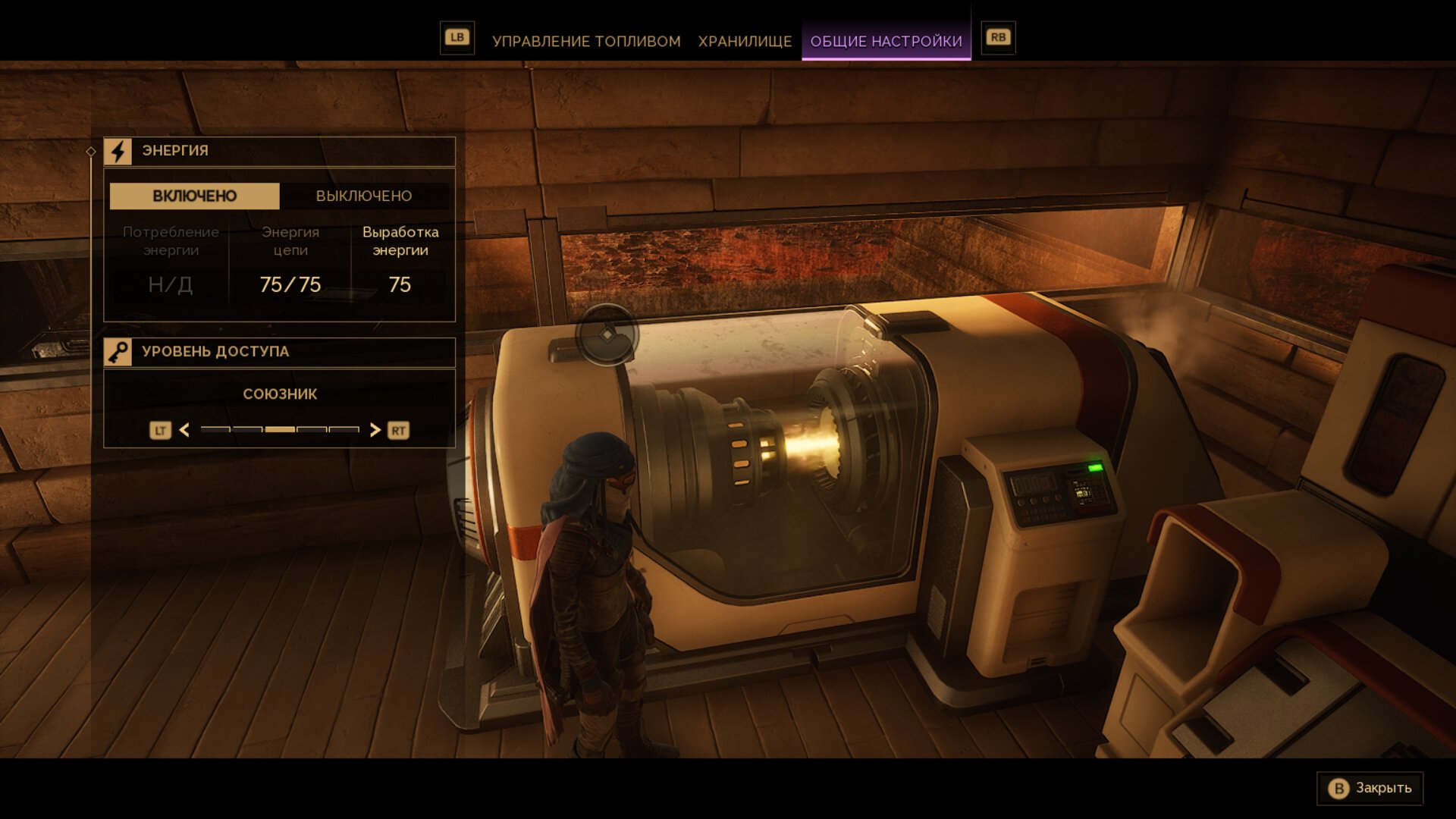Click the right arrow of access level
1456x819 pixels.
pos(375,431)
